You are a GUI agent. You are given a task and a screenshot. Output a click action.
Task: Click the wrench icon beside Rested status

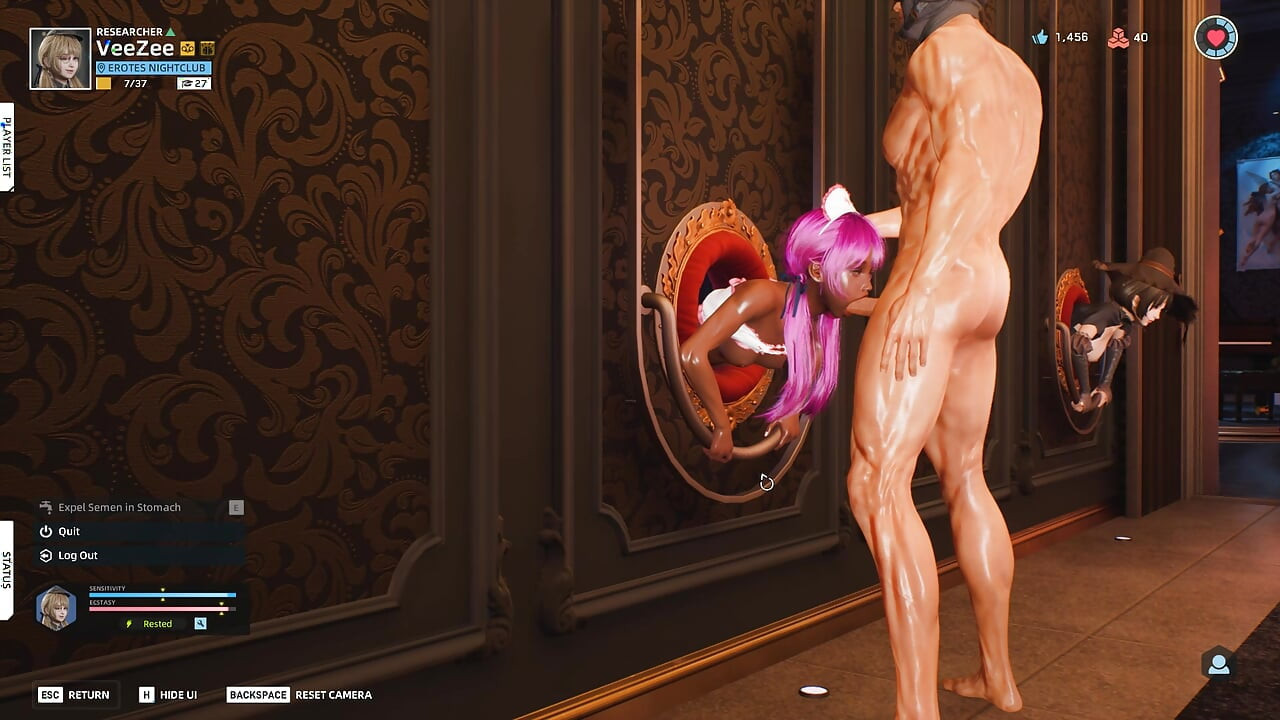tap(200, 624)
